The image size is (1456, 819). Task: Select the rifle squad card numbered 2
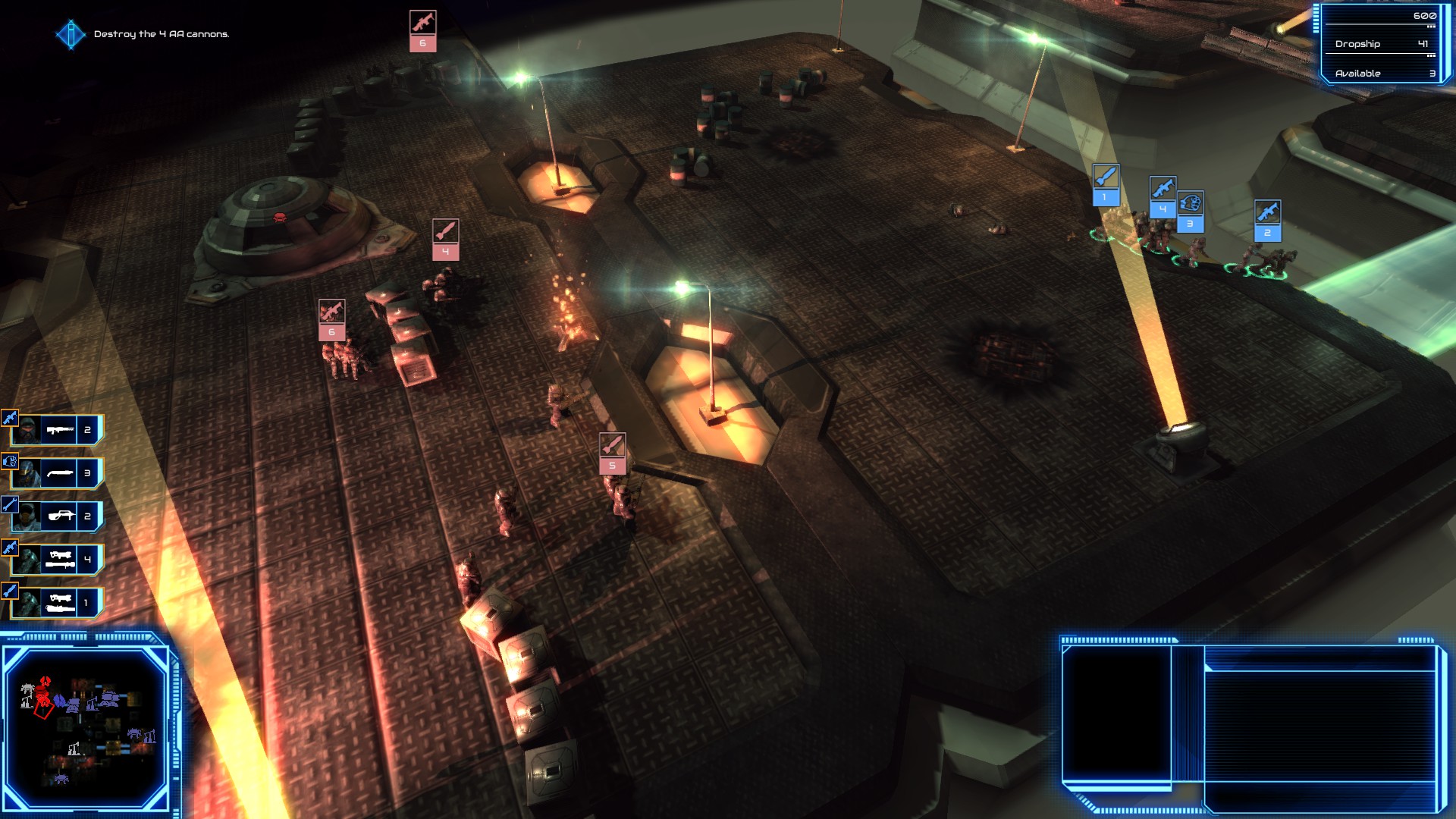tap(58, 430)
